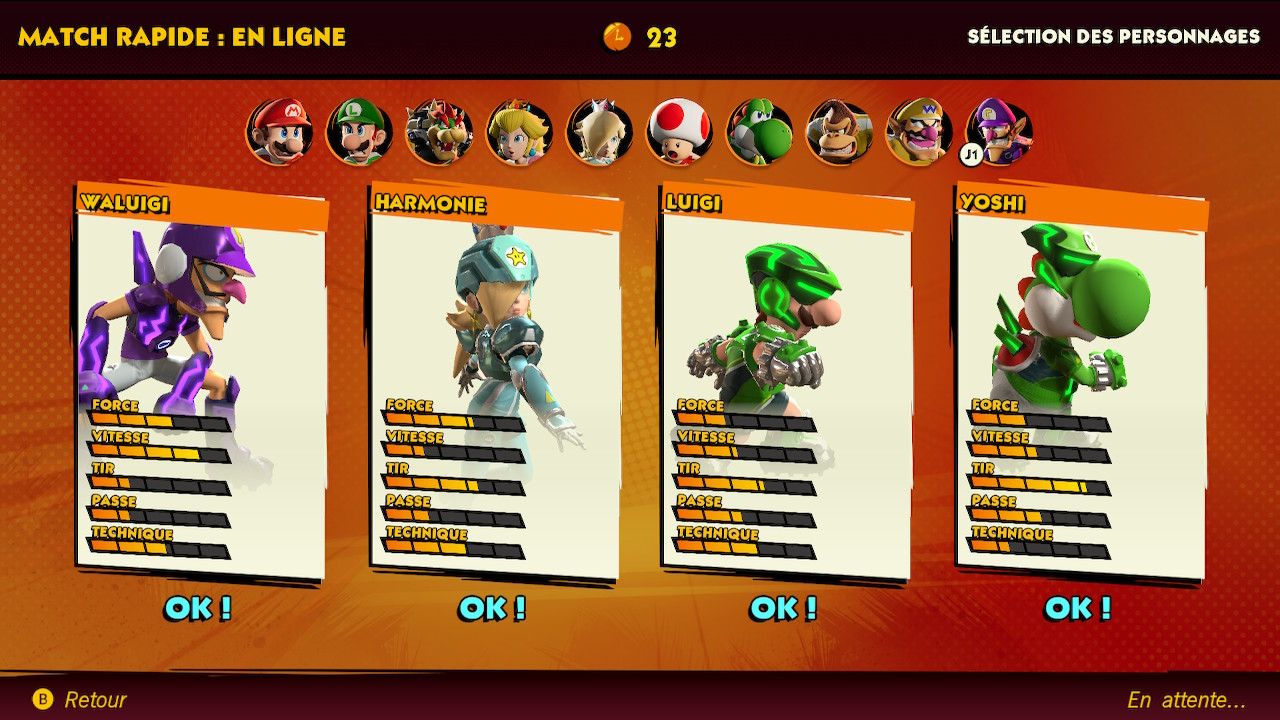The image size is (1280, 720).
Task: Choose Donkey Kong from the character row
Action: [x=839, y=133]
